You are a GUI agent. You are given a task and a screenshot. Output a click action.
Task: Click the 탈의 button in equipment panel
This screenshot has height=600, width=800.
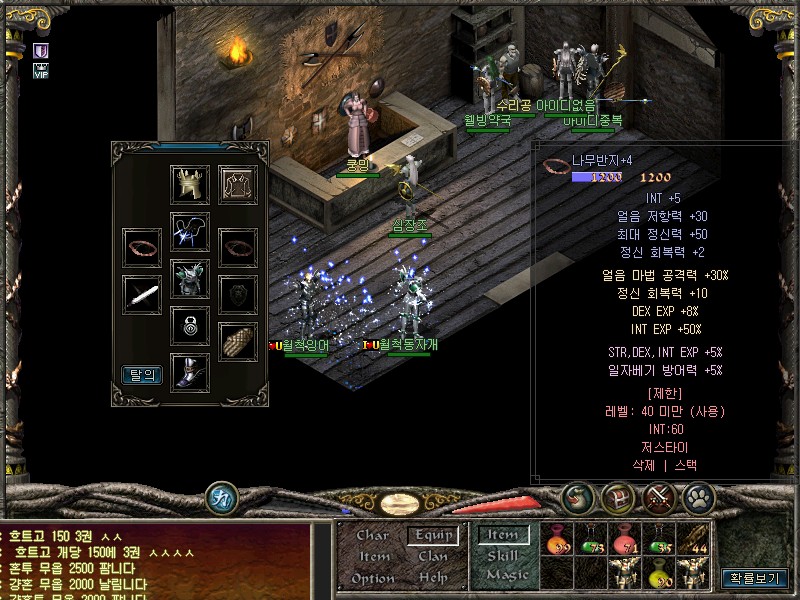[142, 375]
